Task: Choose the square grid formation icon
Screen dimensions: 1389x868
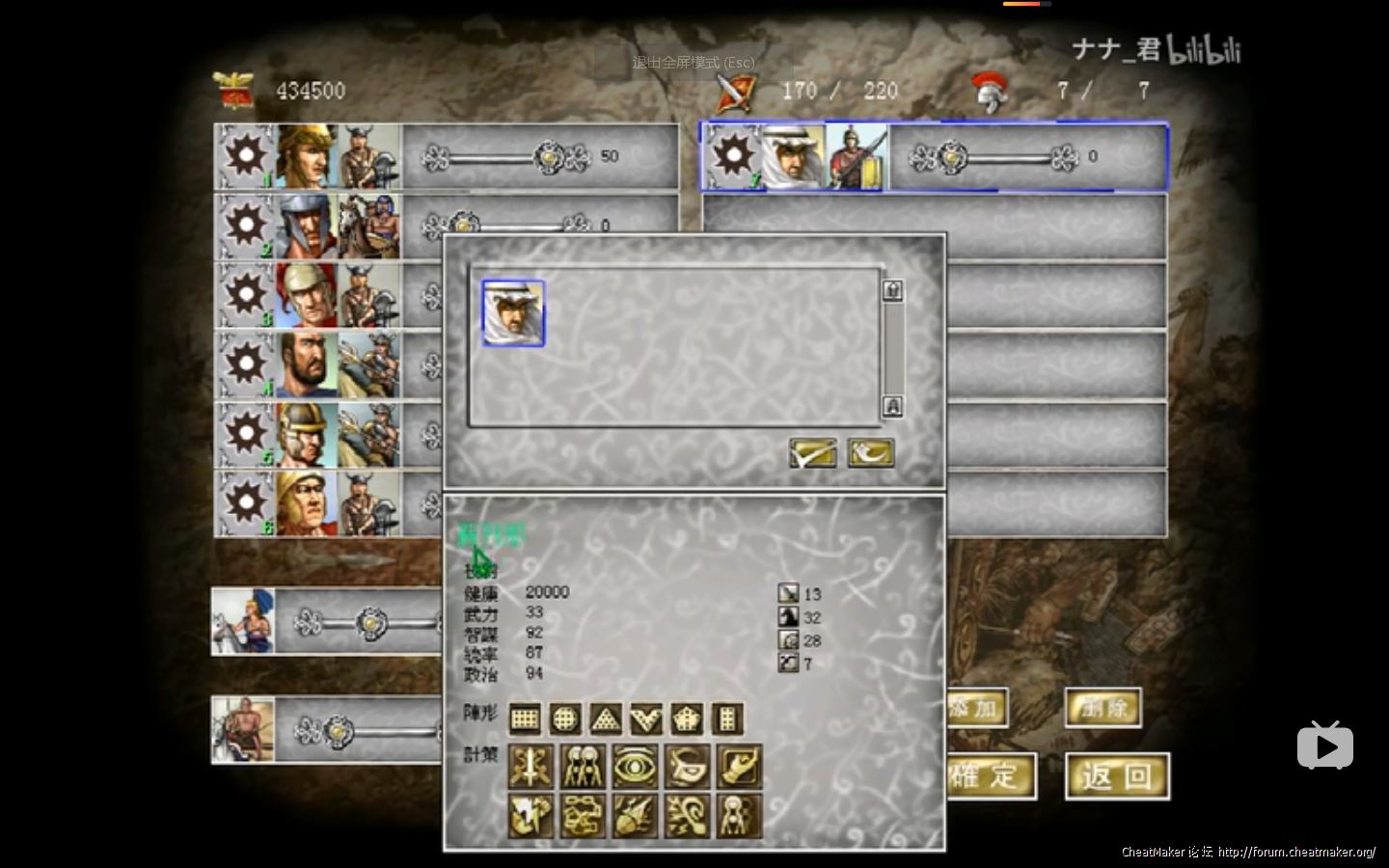Action: pos(524,719)
